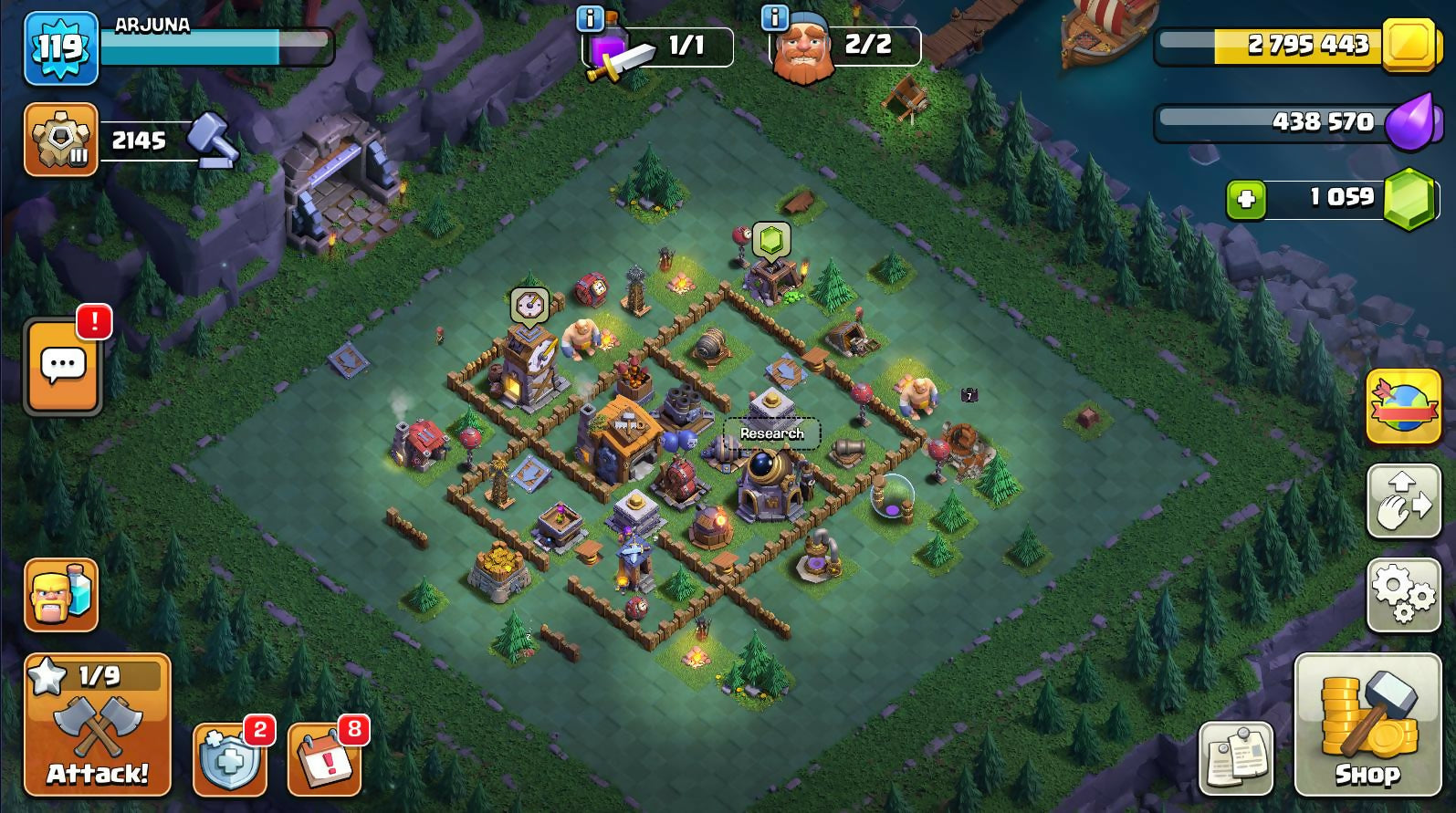This screenshot has height=813, width=1456.
Task: Show info for the master builder counter
Action: pos(773,17)
